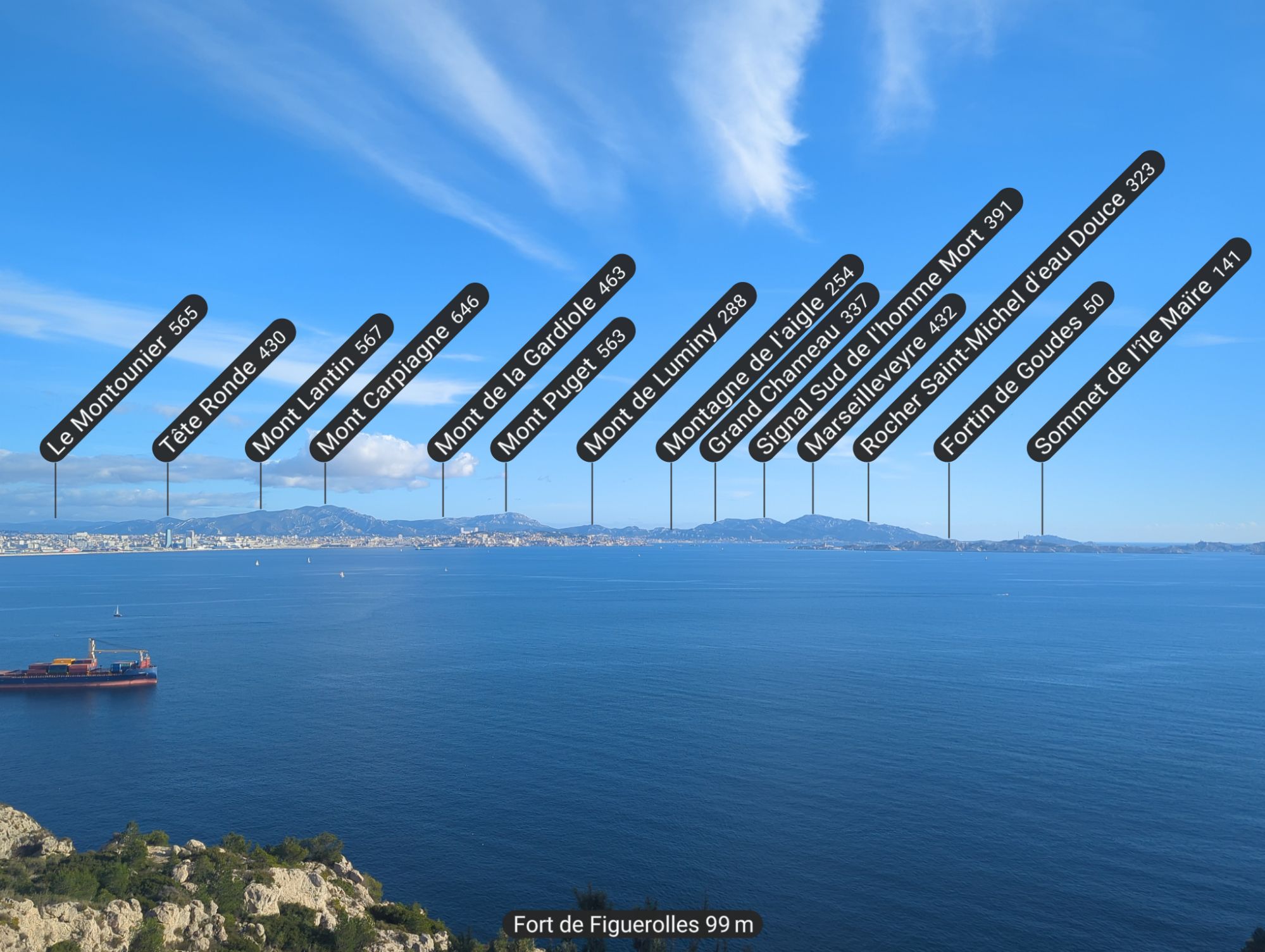This screenshot has height=952, width=1265.
Task: Choose the Signal Sud de l'homme Mort label
Action: 885,325
